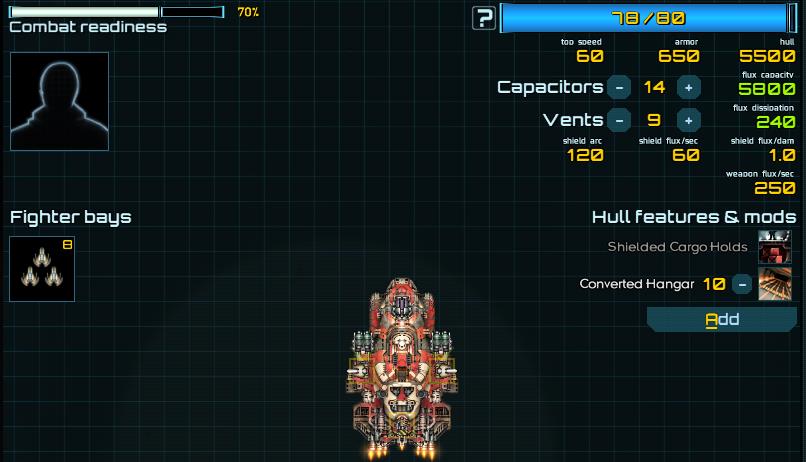Viewport: 806px width, 462px height.
Task: Decrease Capacitors with the minus button
Action: (x=619, y=87)
